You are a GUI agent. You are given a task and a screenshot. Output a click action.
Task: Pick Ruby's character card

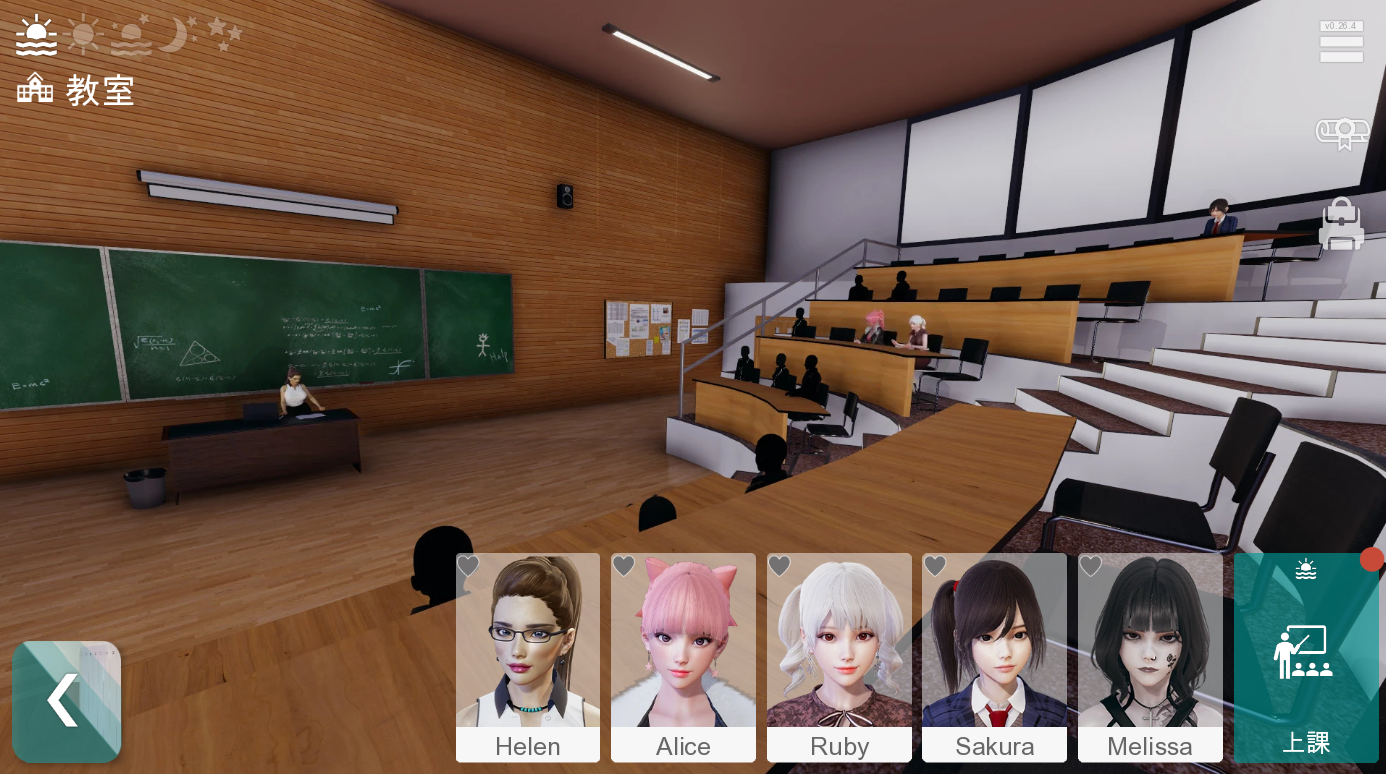pyautogui.click(x=839, y=656)
